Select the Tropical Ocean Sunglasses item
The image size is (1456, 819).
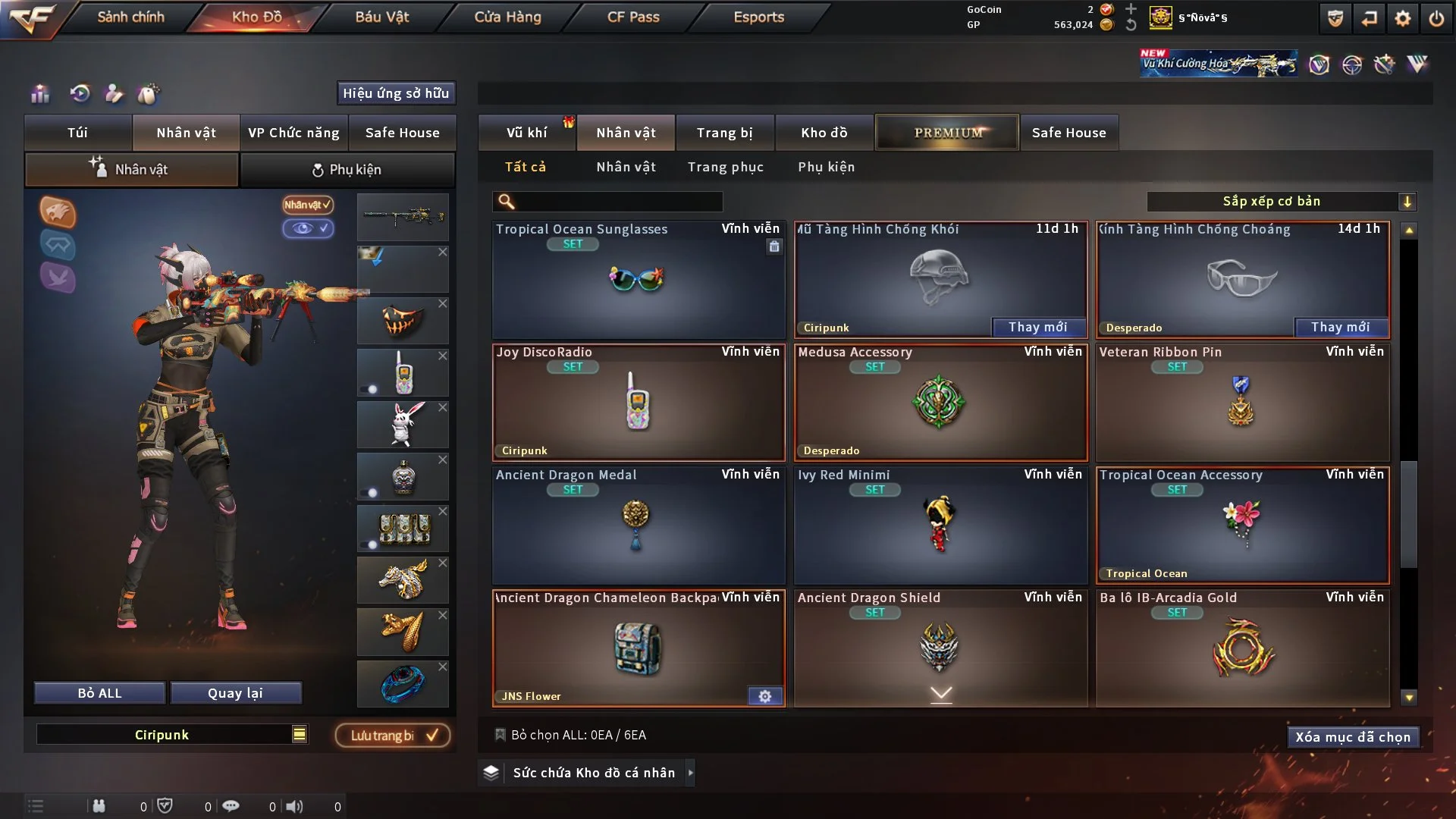click(x=638, y=280)
